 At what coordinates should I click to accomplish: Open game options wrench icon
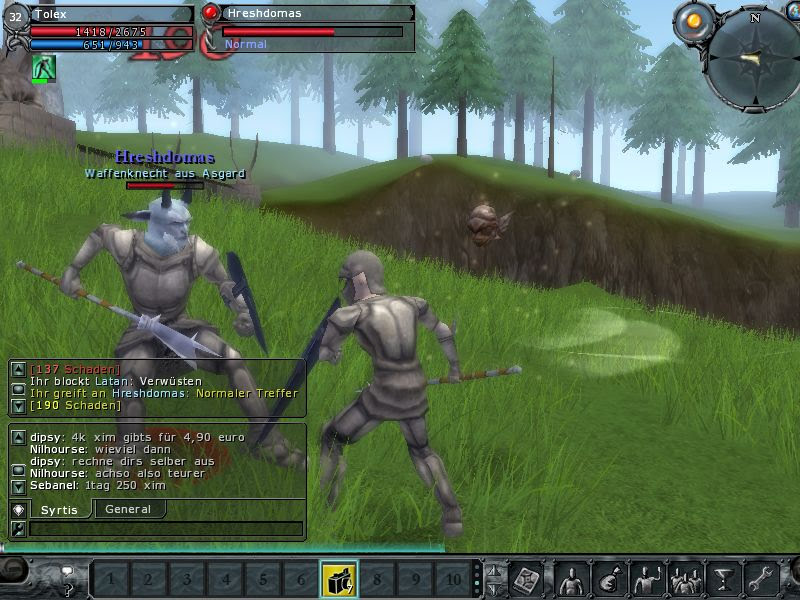pos(762,579)
